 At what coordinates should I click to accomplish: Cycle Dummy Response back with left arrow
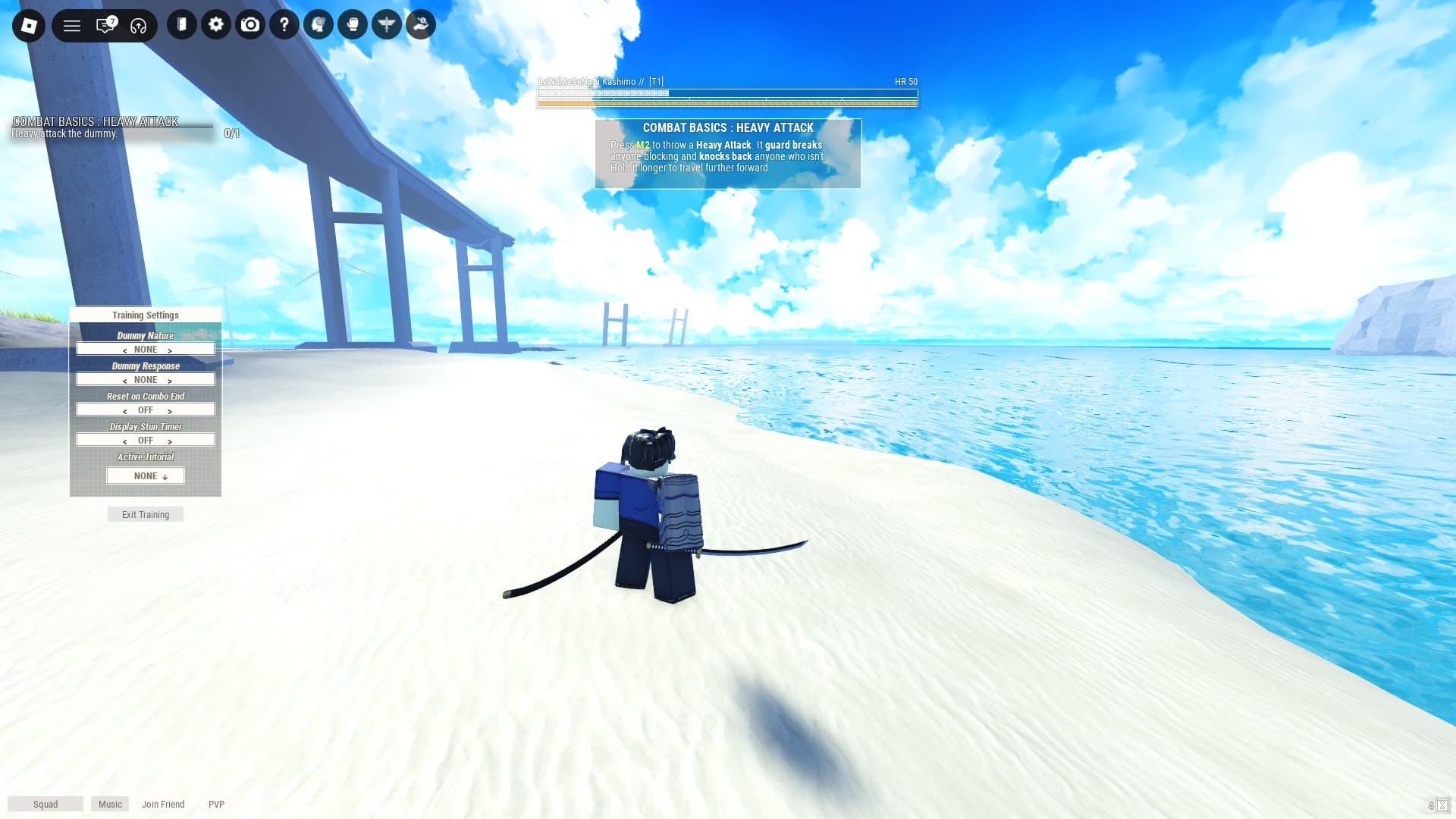(x=124, y=381)
